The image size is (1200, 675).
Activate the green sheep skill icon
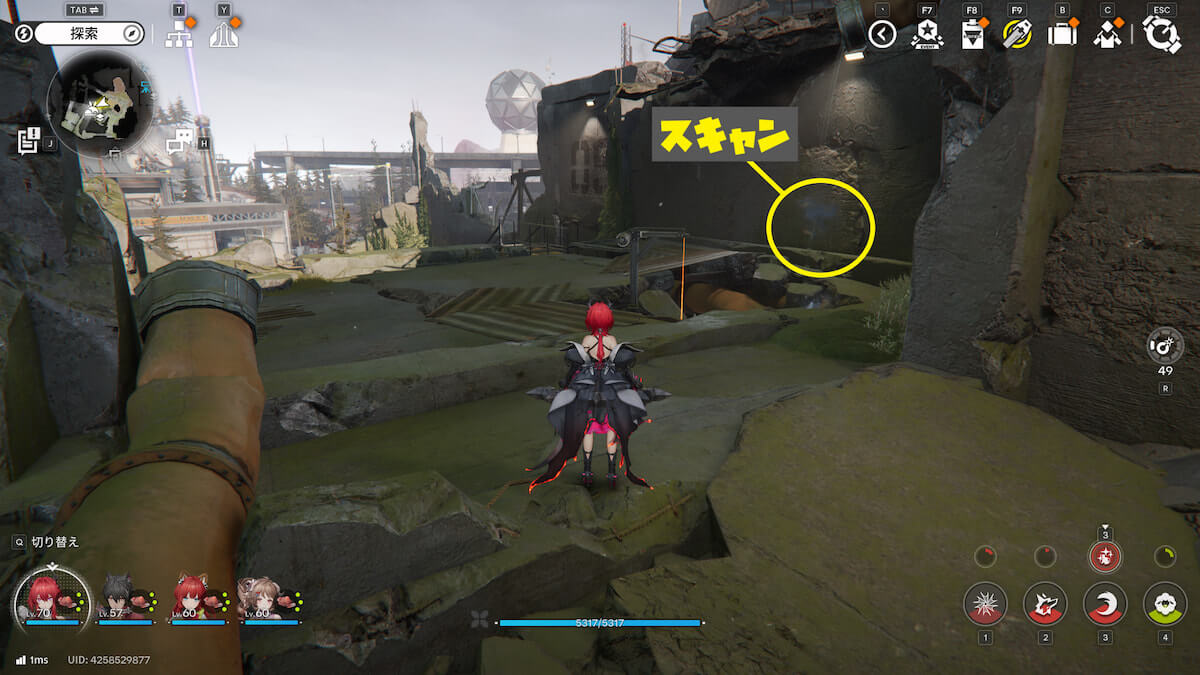(1165, 604)
